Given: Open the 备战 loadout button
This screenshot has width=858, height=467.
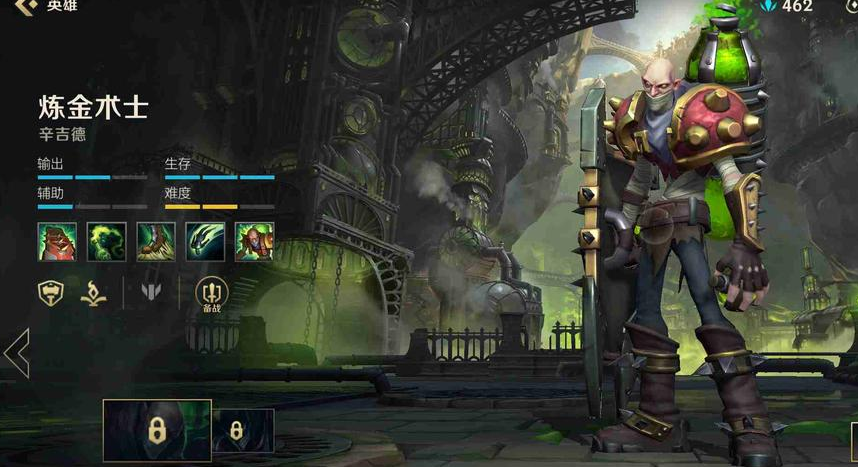Looking at the screenshot, I should point(211,292).
